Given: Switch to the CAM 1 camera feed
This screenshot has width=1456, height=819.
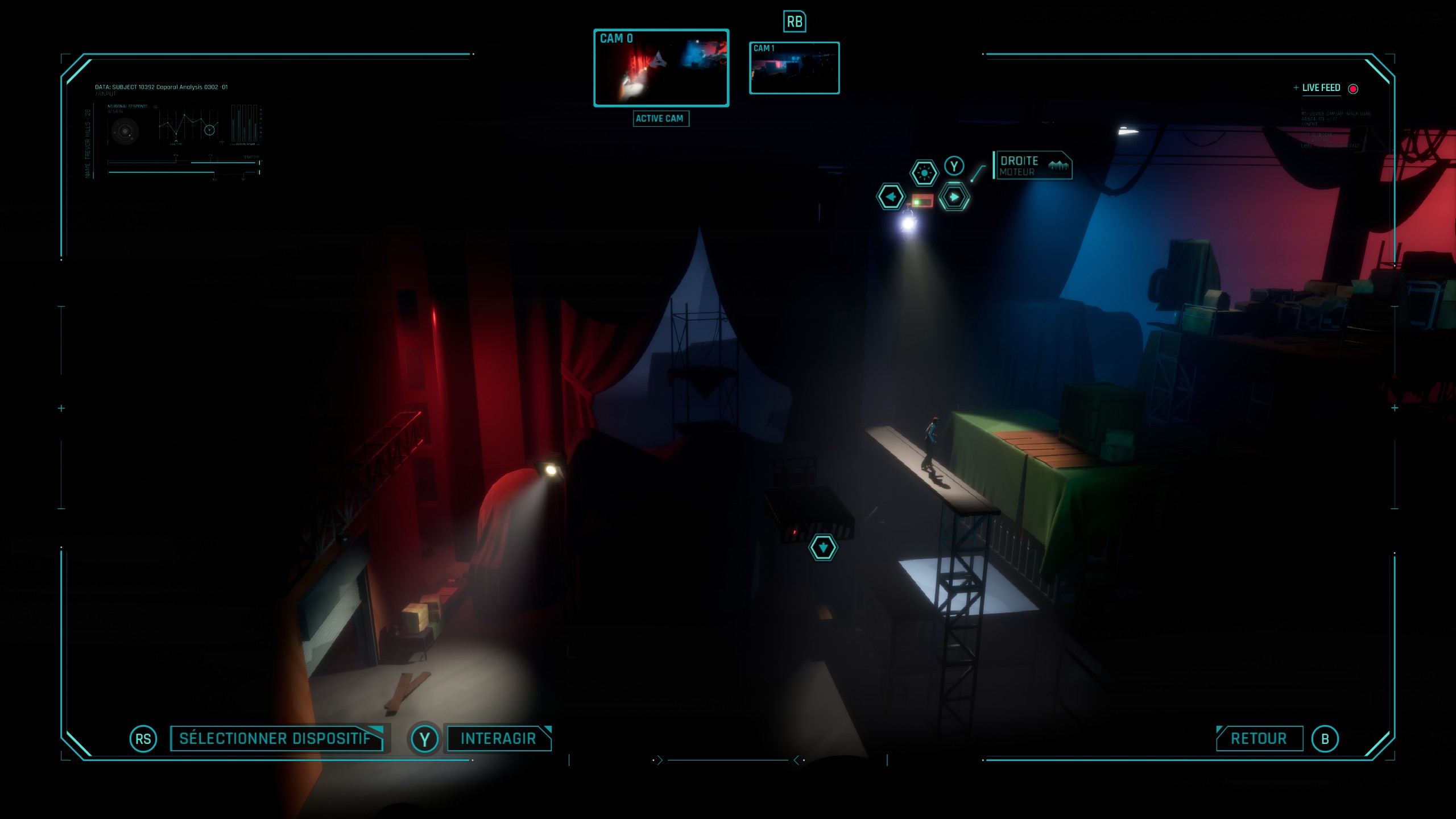Looking at the screenshot, I should 794,68.
